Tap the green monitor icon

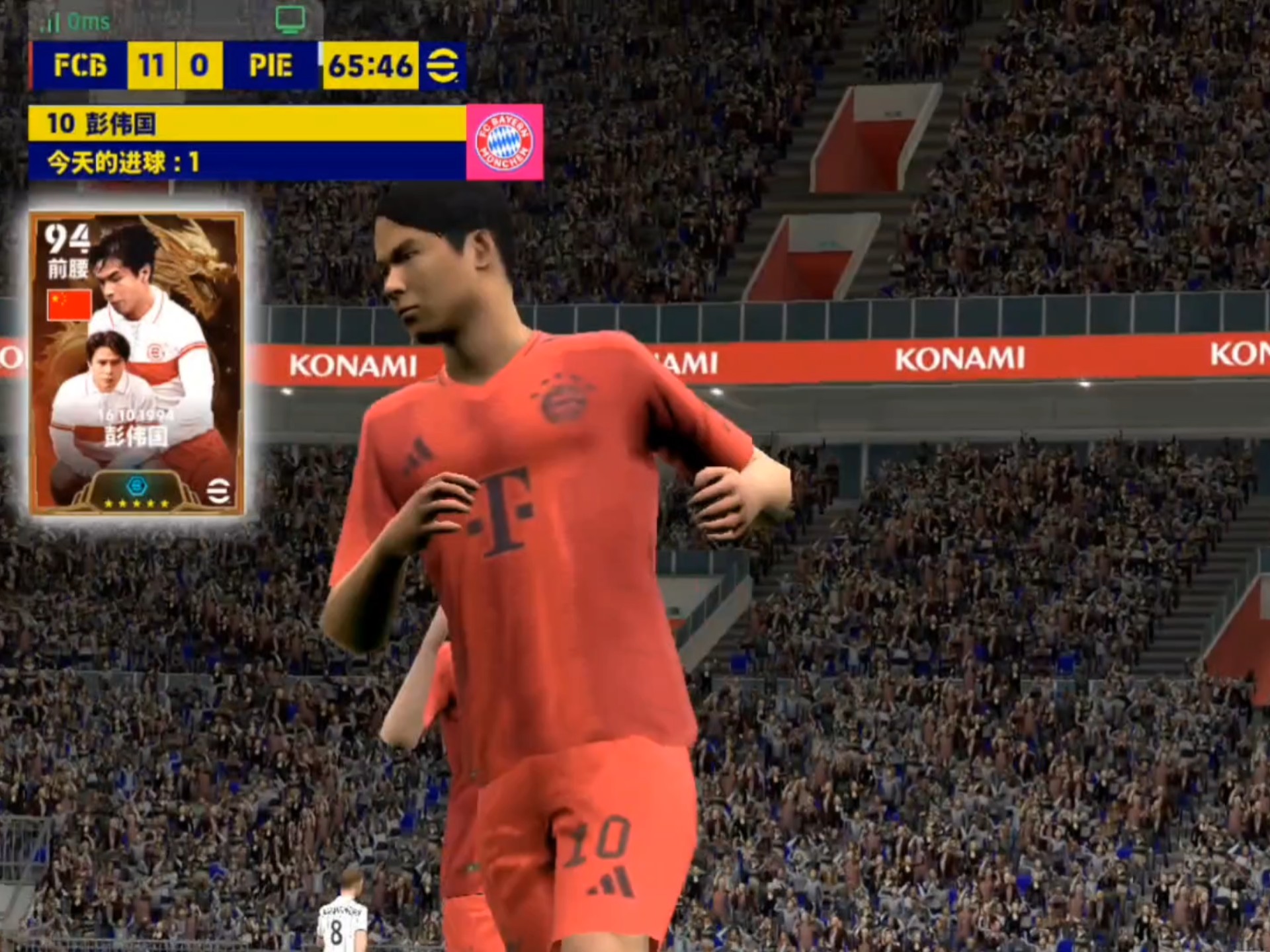click(x=290, y=19)
